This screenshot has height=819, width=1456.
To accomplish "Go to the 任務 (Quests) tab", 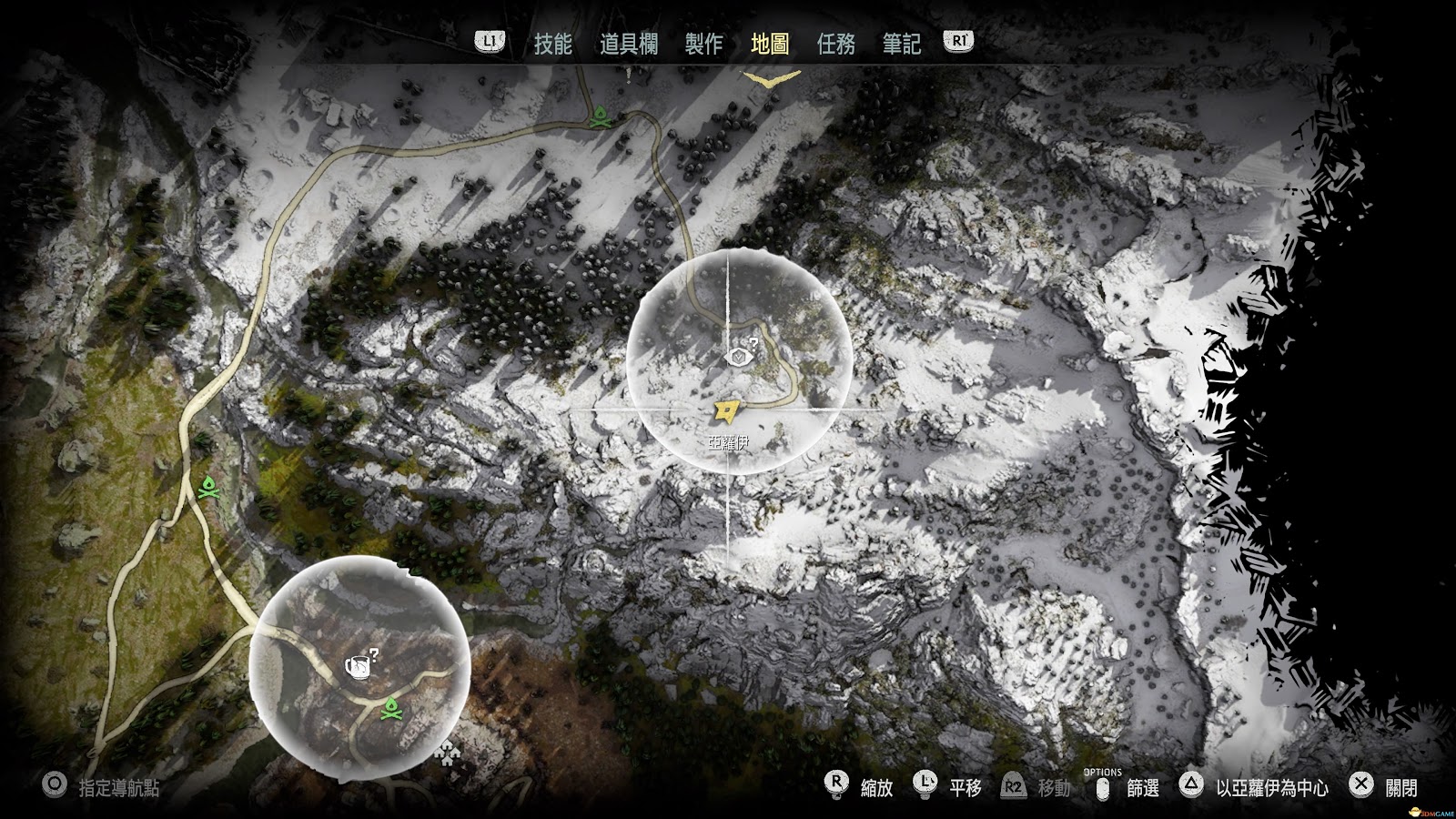I will 835,44.
